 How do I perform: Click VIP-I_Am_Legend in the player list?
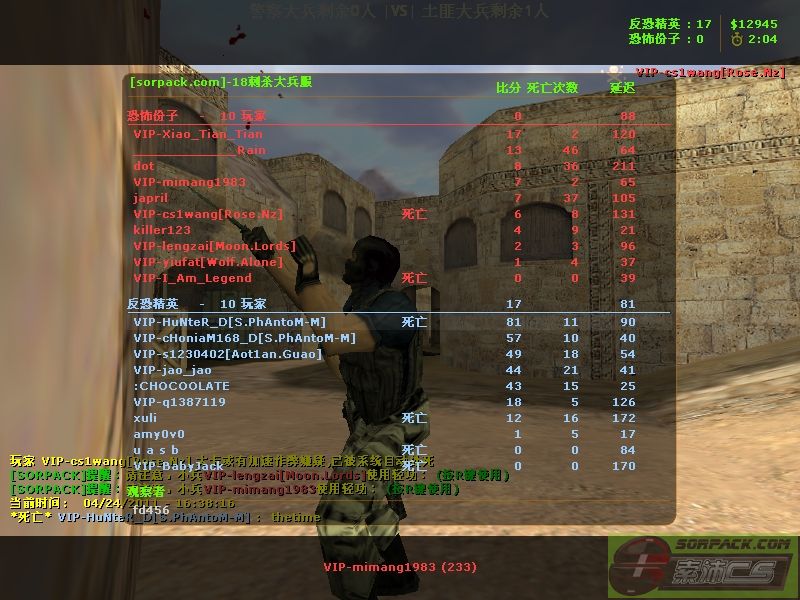point(192,278)
